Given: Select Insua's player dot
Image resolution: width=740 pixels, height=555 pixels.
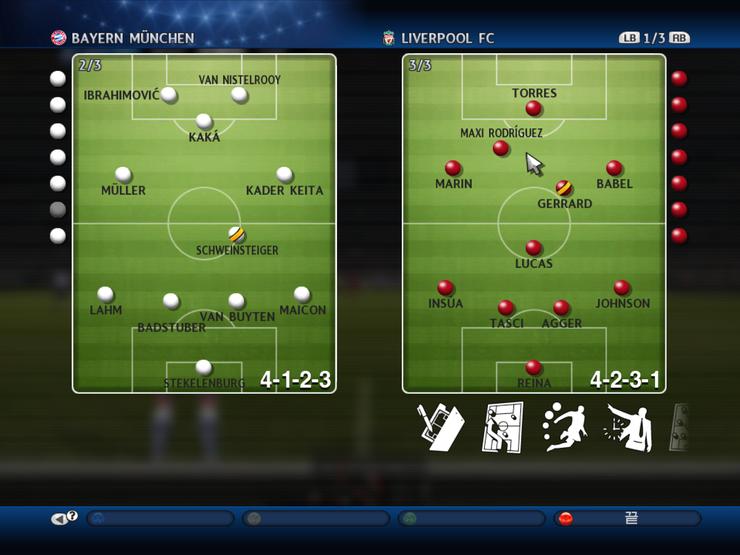Looking at the screenshot, I should 445,287.
